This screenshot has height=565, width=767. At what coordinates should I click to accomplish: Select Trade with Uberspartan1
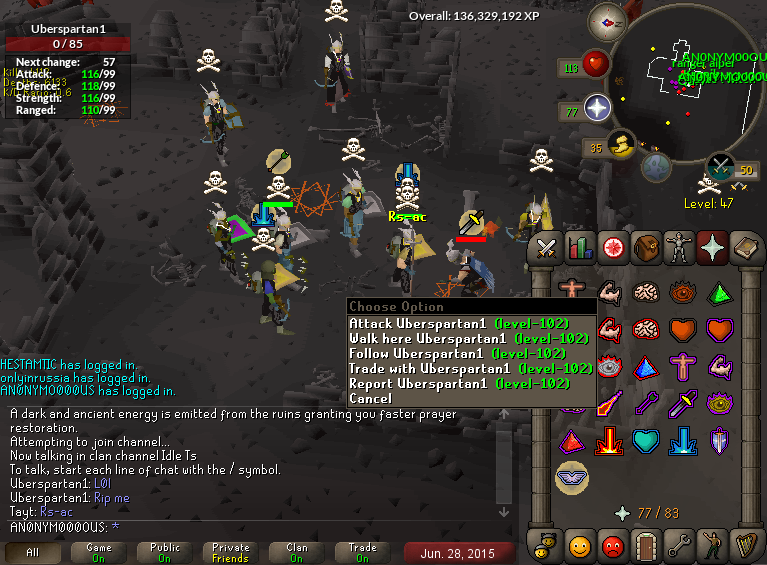470,369
